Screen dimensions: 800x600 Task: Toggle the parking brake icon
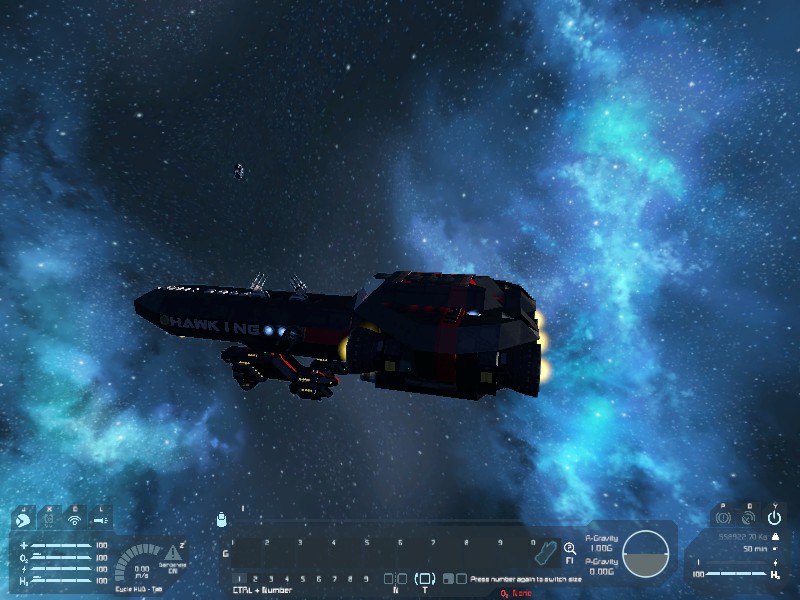pyautogui.click(x=723, y=518)
